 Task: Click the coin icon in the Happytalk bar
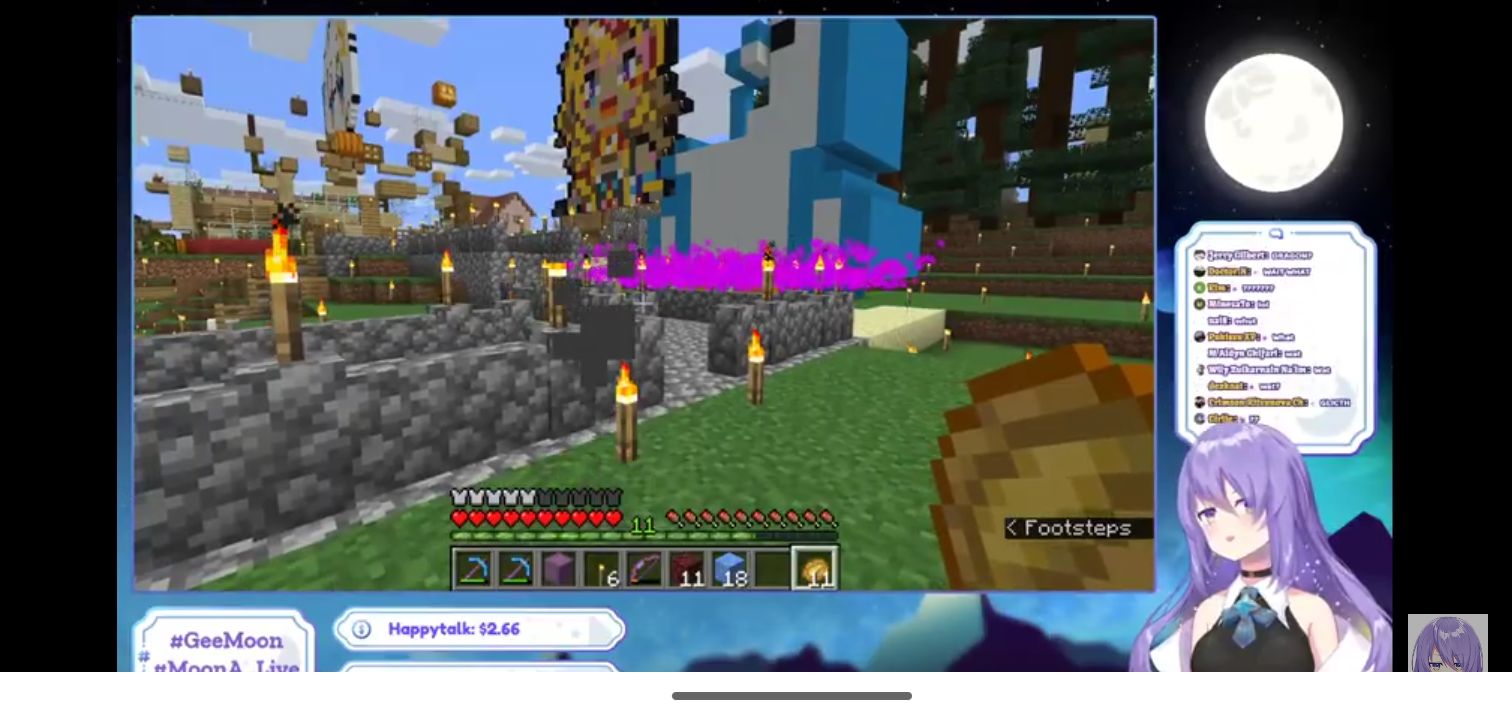pos(361,630)
